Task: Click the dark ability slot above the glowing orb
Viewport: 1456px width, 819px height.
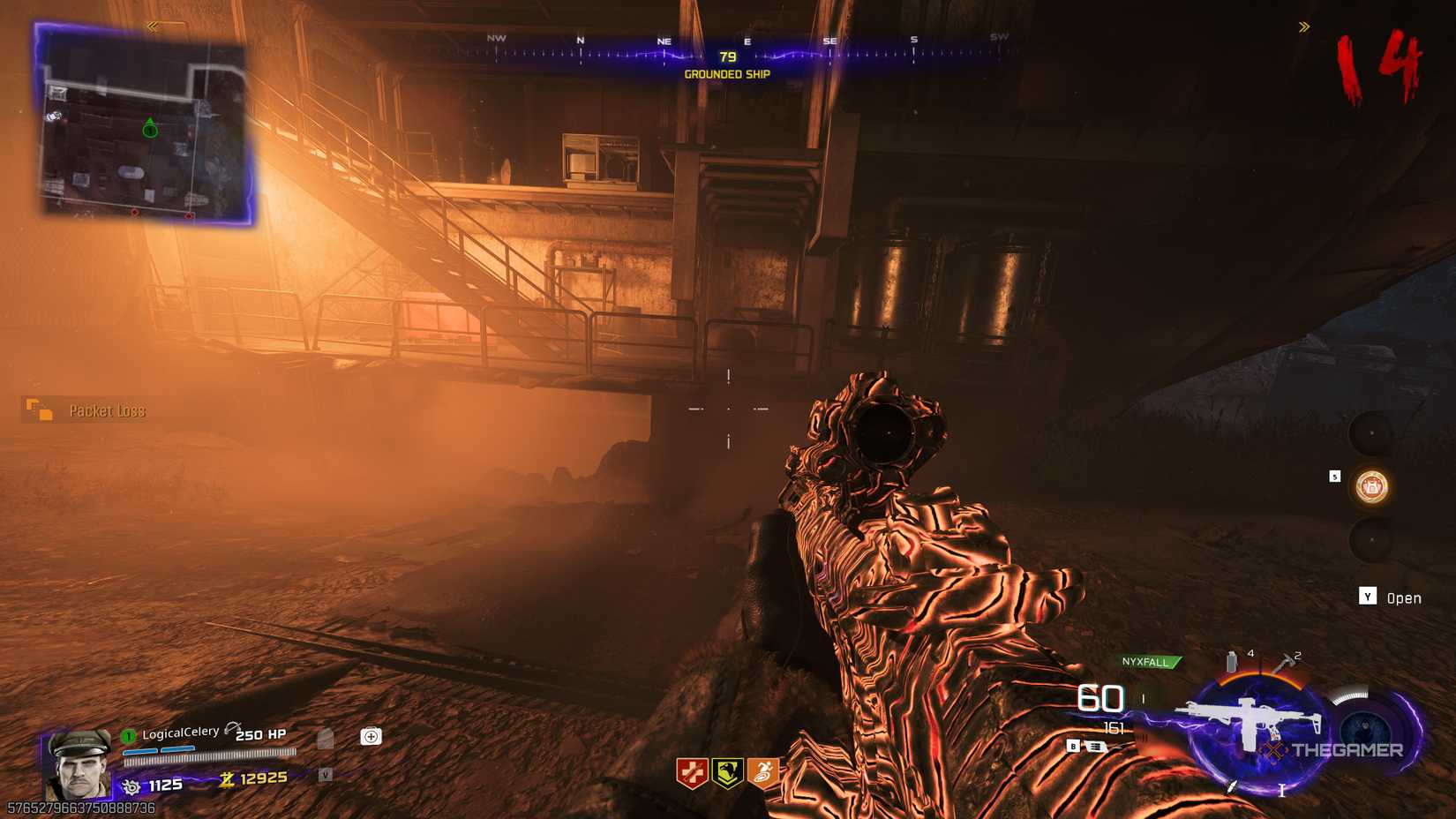Action: [1370, 432]
